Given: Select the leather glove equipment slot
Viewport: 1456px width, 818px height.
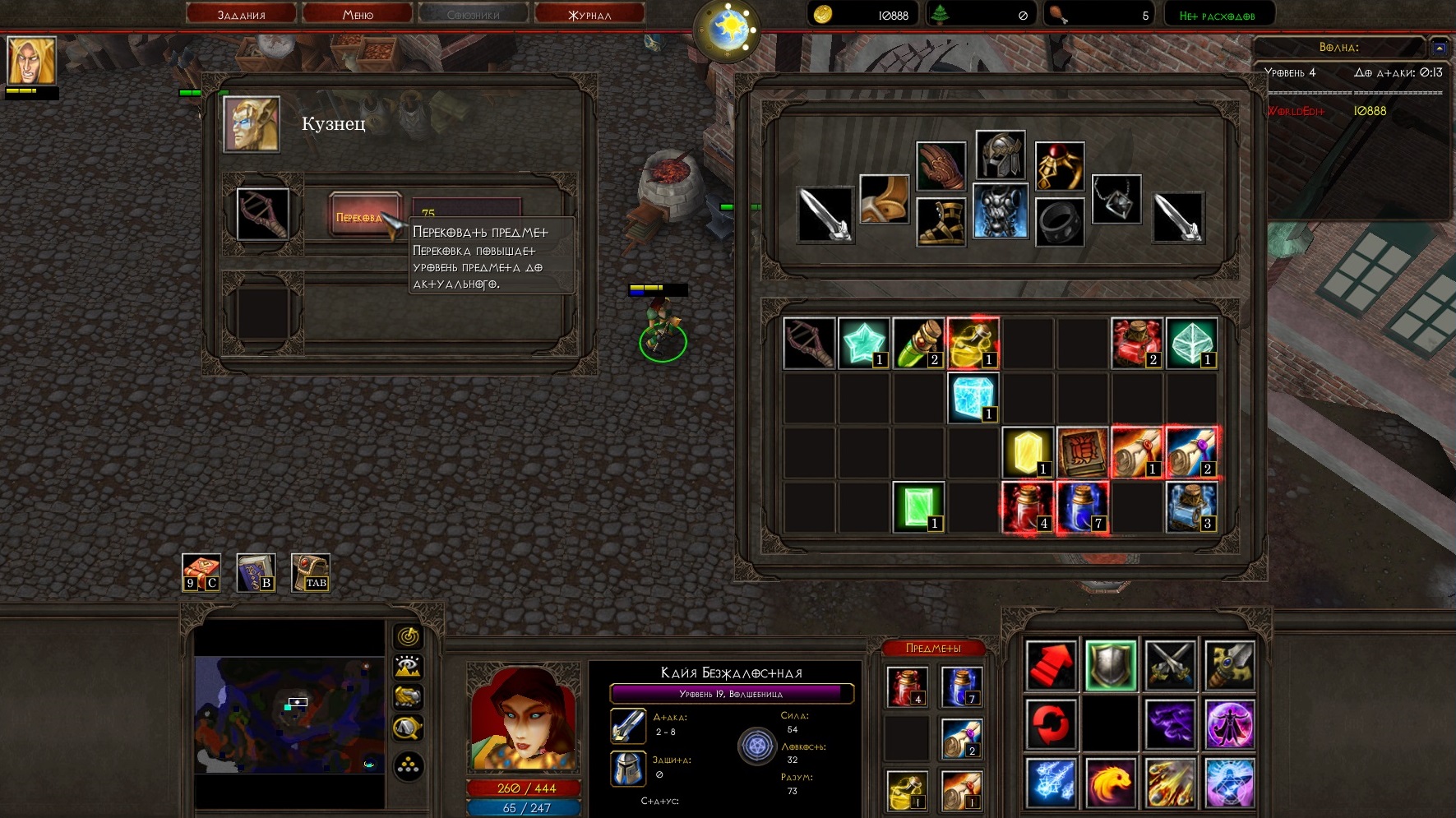Looking at the screenshot, I should pos(941,166).
